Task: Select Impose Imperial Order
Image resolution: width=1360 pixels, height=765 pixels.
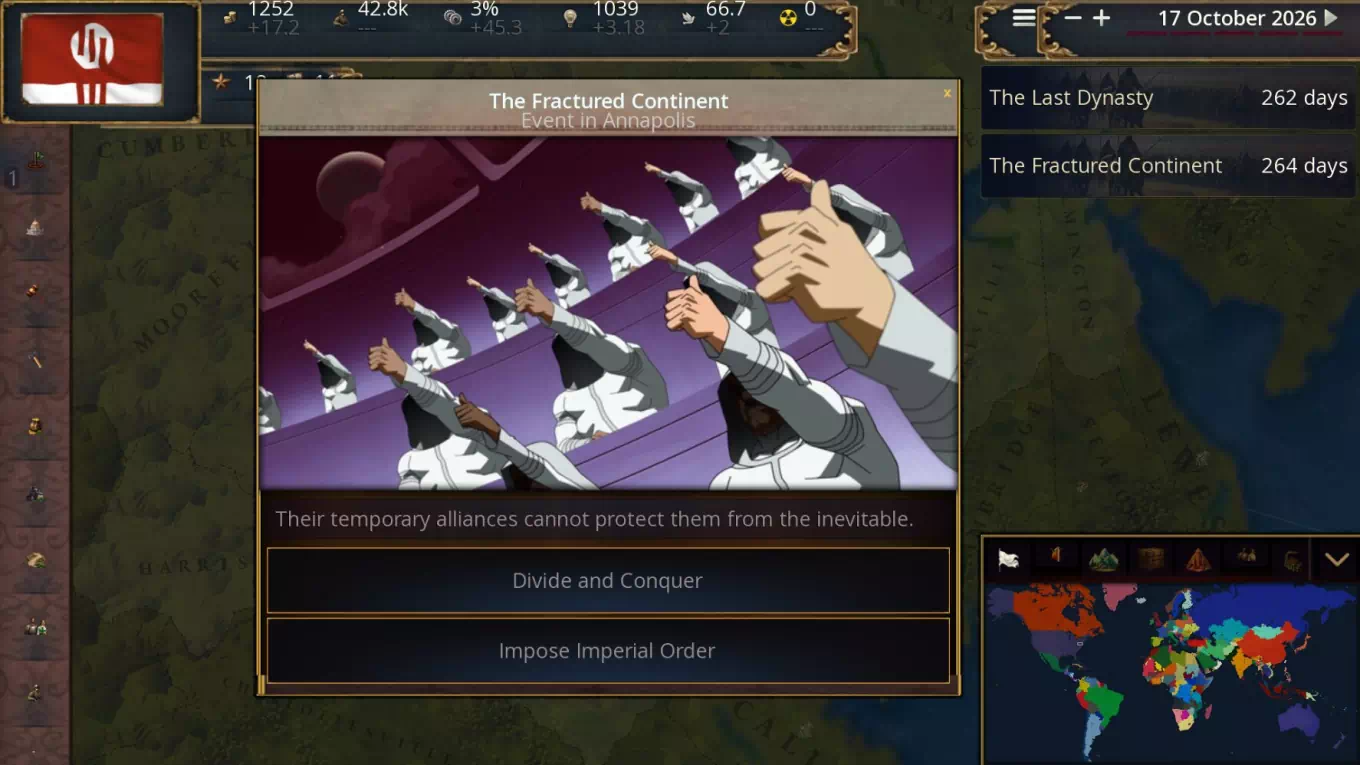Action: pos(607,651)
